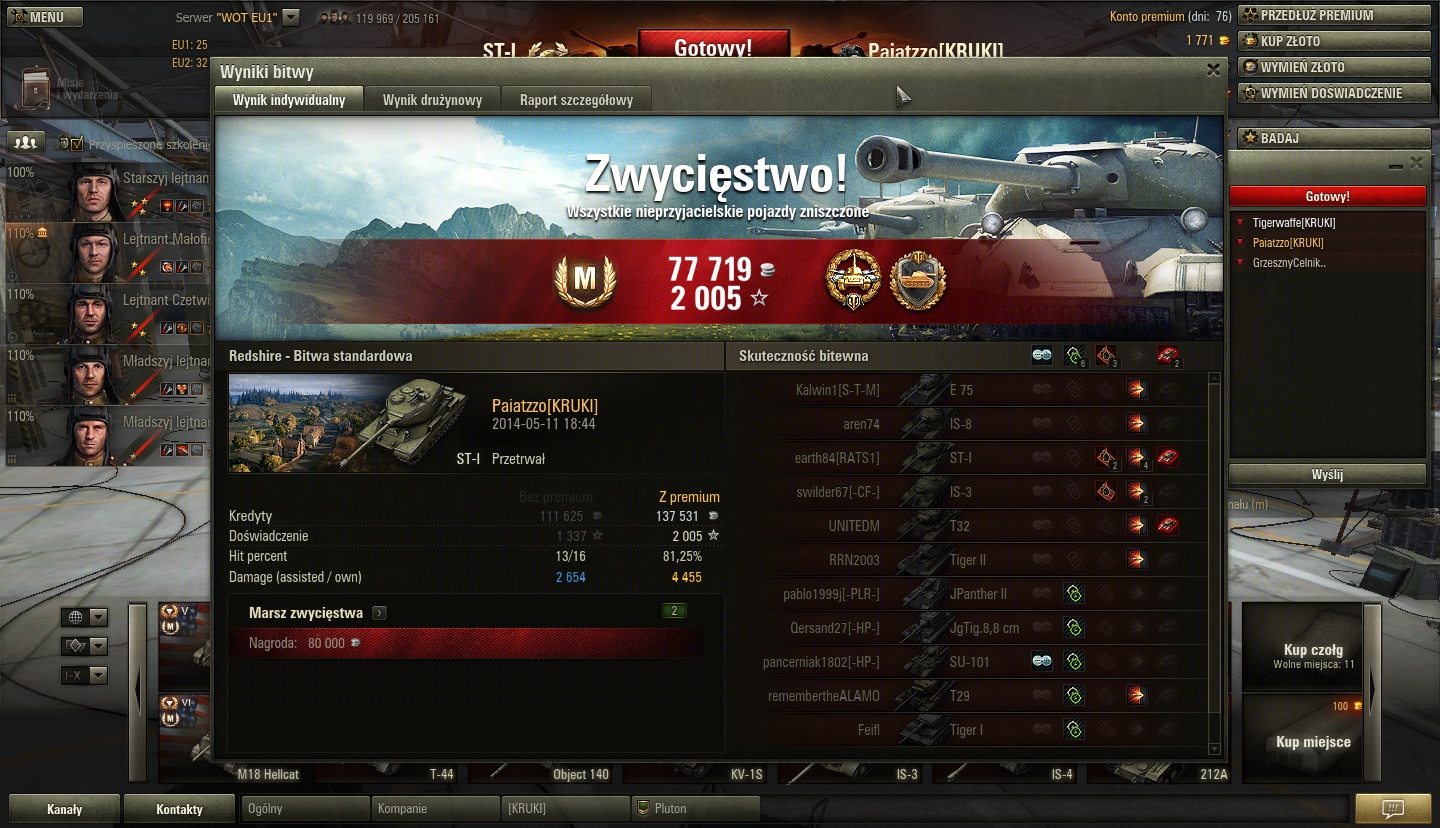Image resolution: width=1440 pixels, height=828 pixels.
Task: Click the red Gotowy! button at top
Action: point(713,47)
